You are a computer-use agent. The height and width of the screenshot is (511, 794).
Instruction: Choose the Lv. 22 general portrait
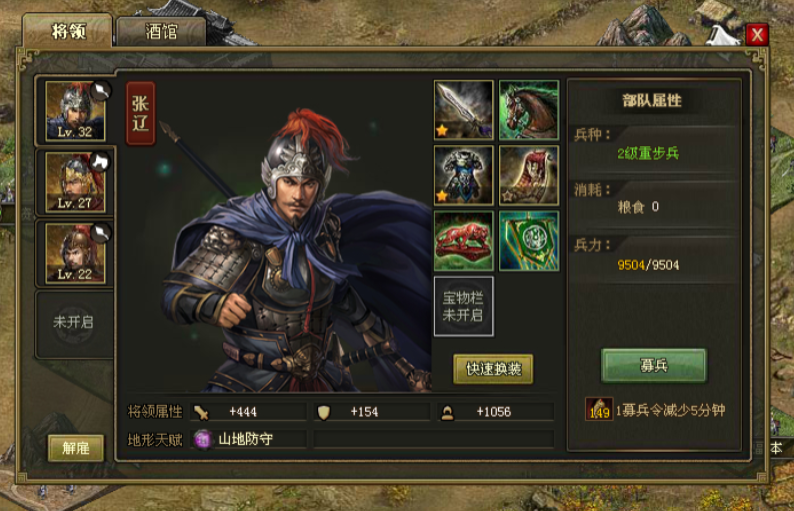point(75,253)
